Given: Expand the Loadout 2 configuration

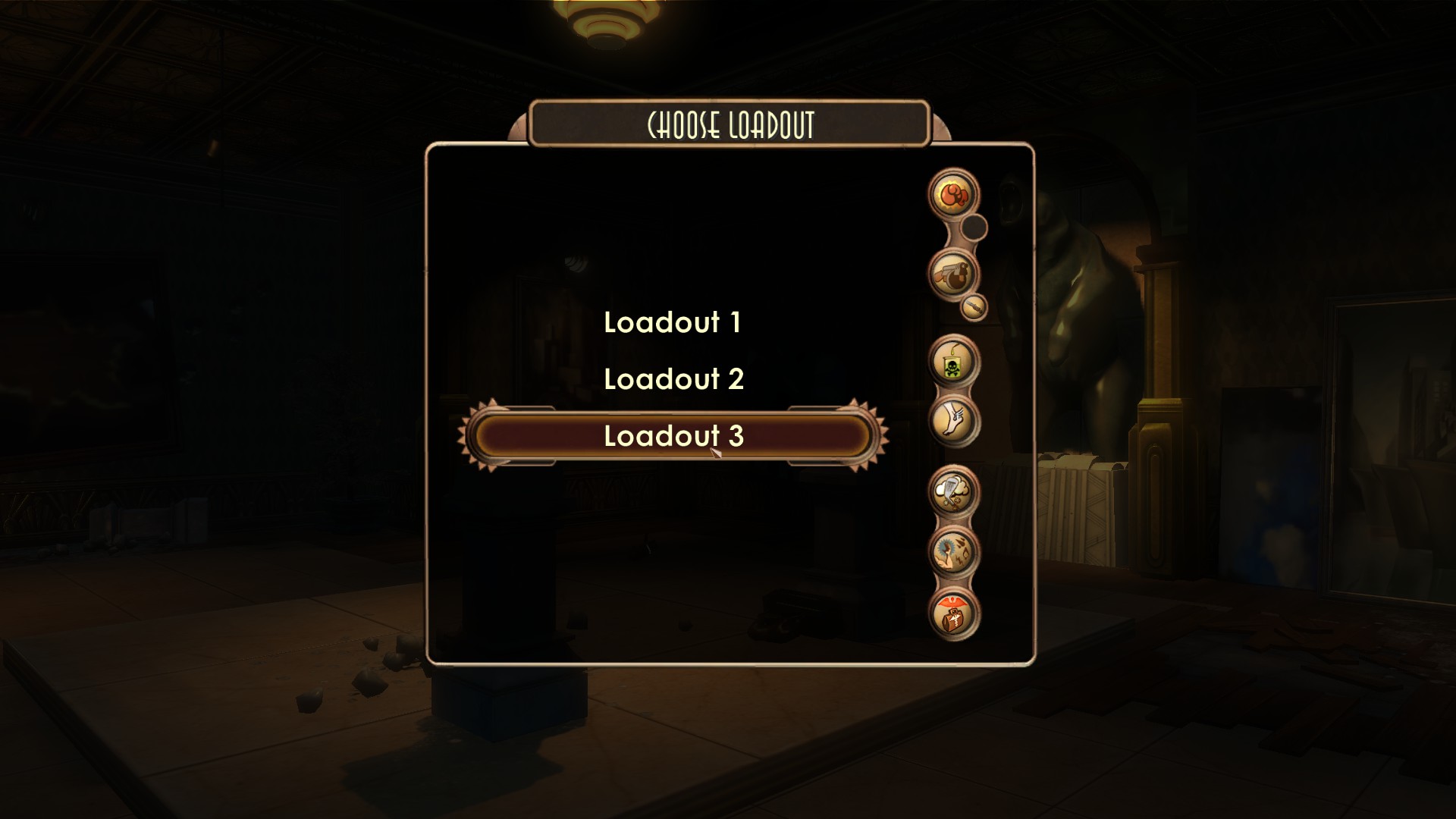Looking at the screenshot, I should (675, 379).
